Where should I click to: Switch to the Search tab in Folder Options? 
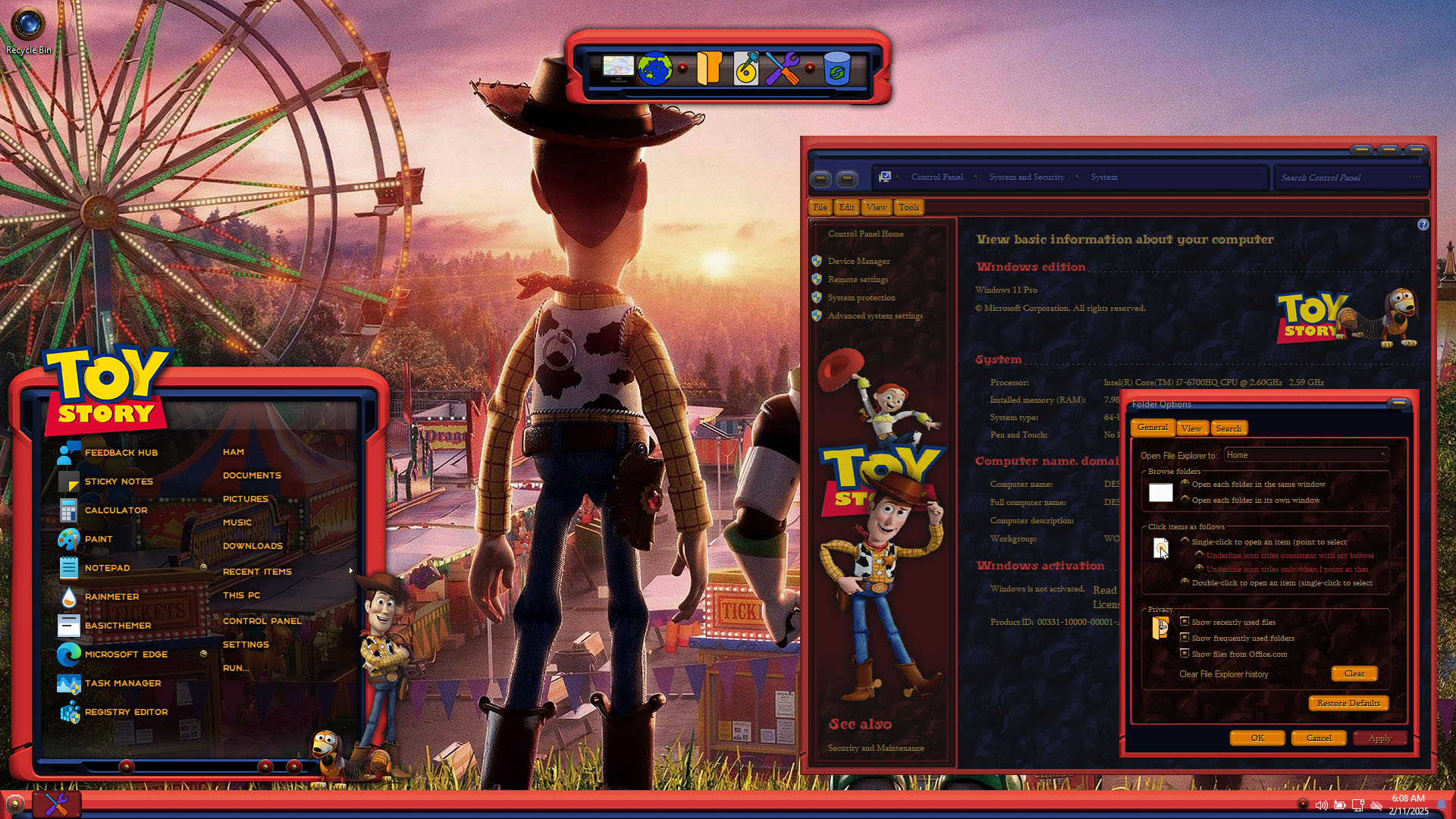click(x=1228, y=428)
